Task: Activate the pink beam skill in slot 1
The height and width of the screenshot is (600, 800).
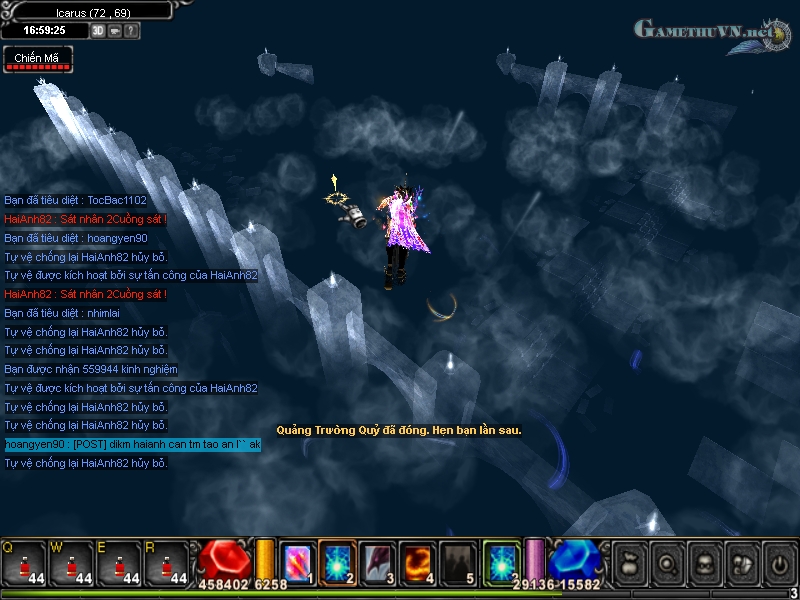Action: (297, 561)
